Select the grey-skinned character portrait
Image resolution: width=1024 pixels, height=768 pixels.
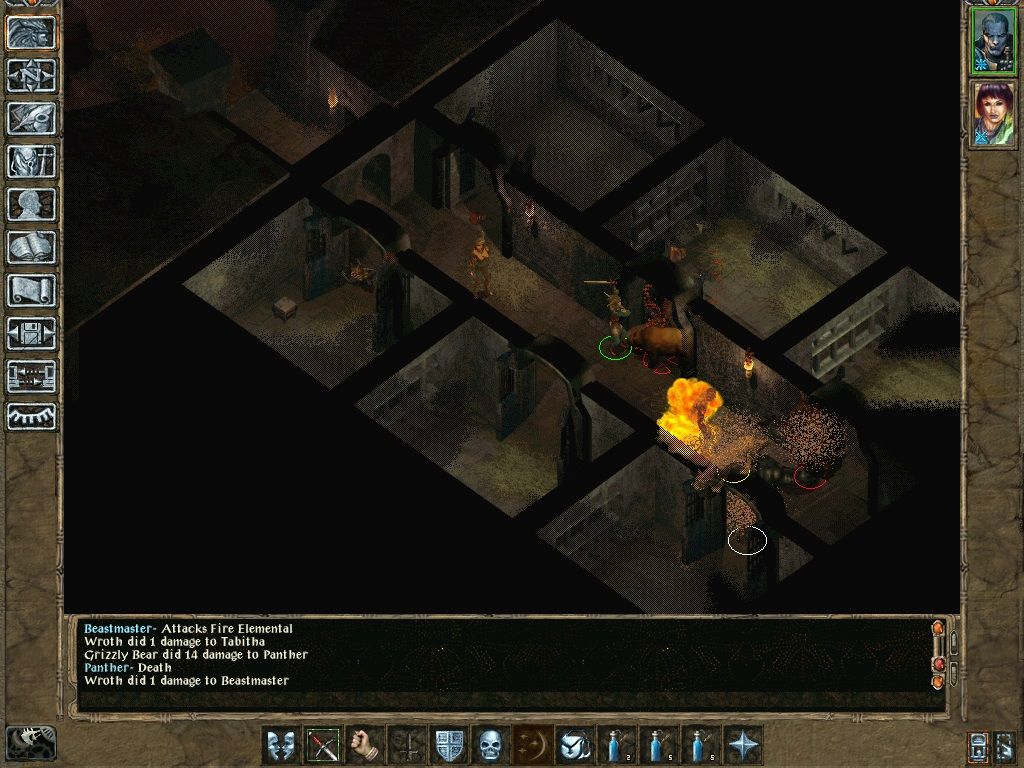993,41
